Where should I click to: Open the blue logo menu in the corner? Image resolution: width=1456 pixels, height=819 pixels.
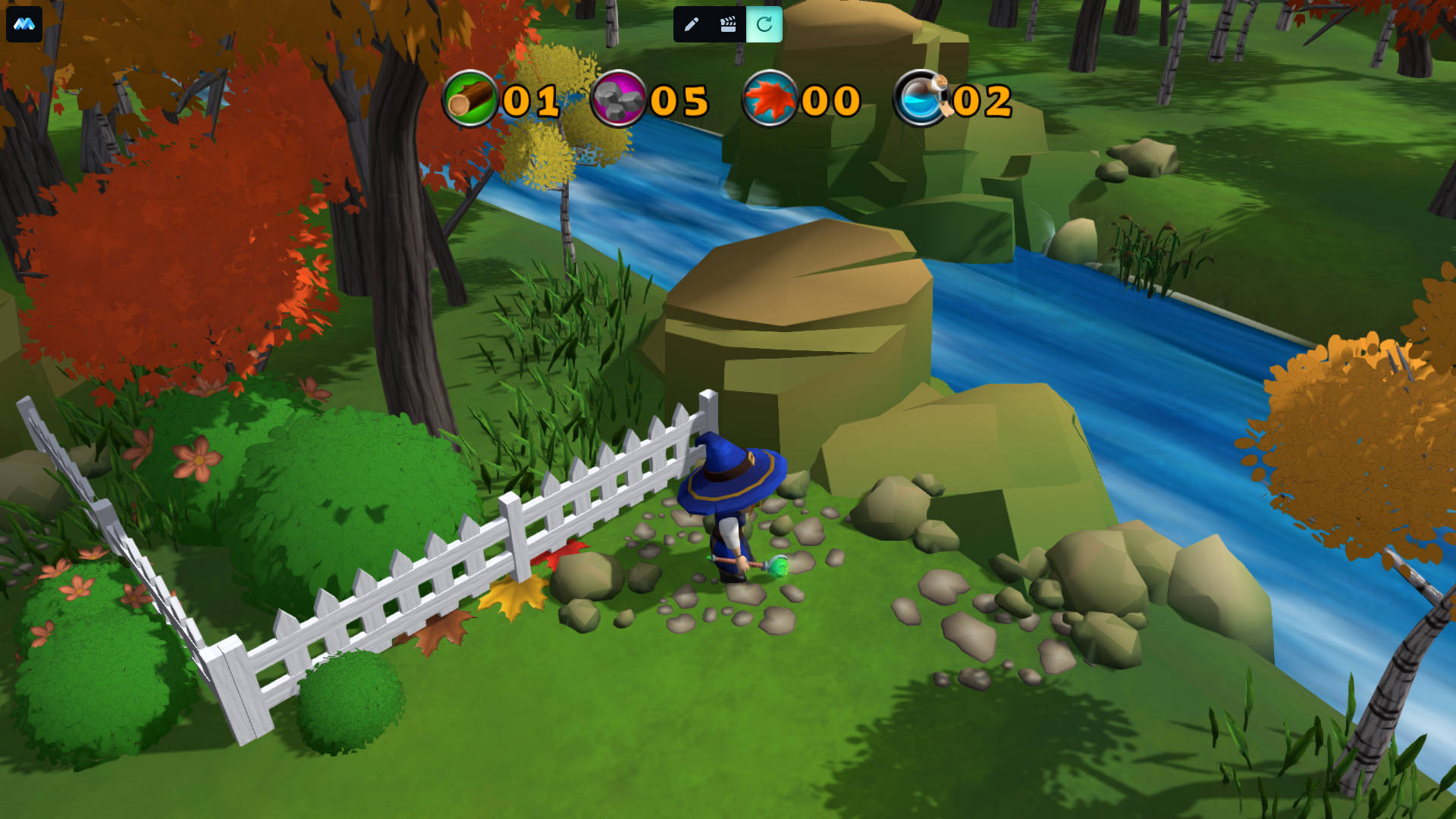[24, 24]
